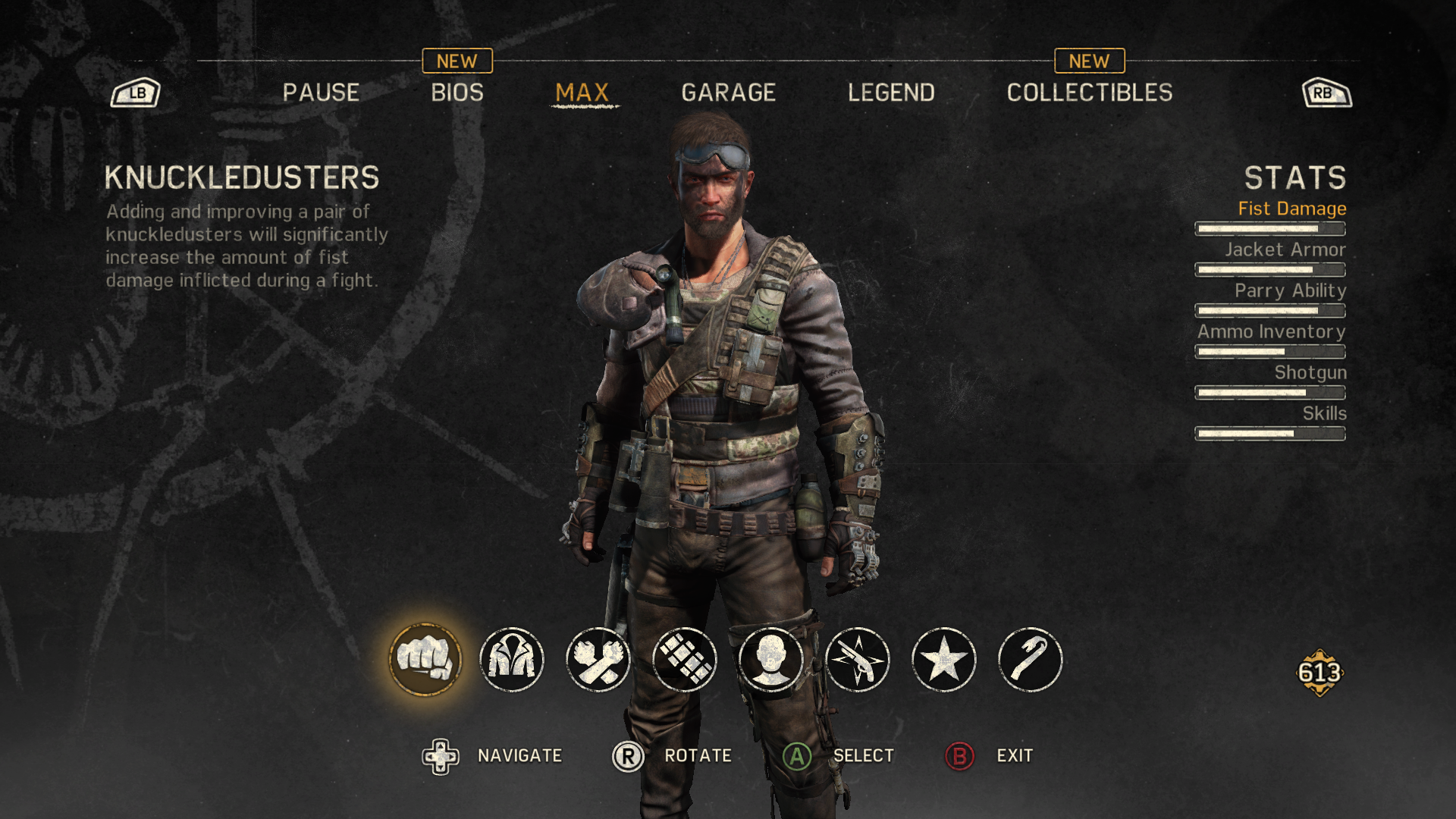Viewport: 1456px width, 819px height.
Task: Choose the head appearance icon
Action: 771,660
